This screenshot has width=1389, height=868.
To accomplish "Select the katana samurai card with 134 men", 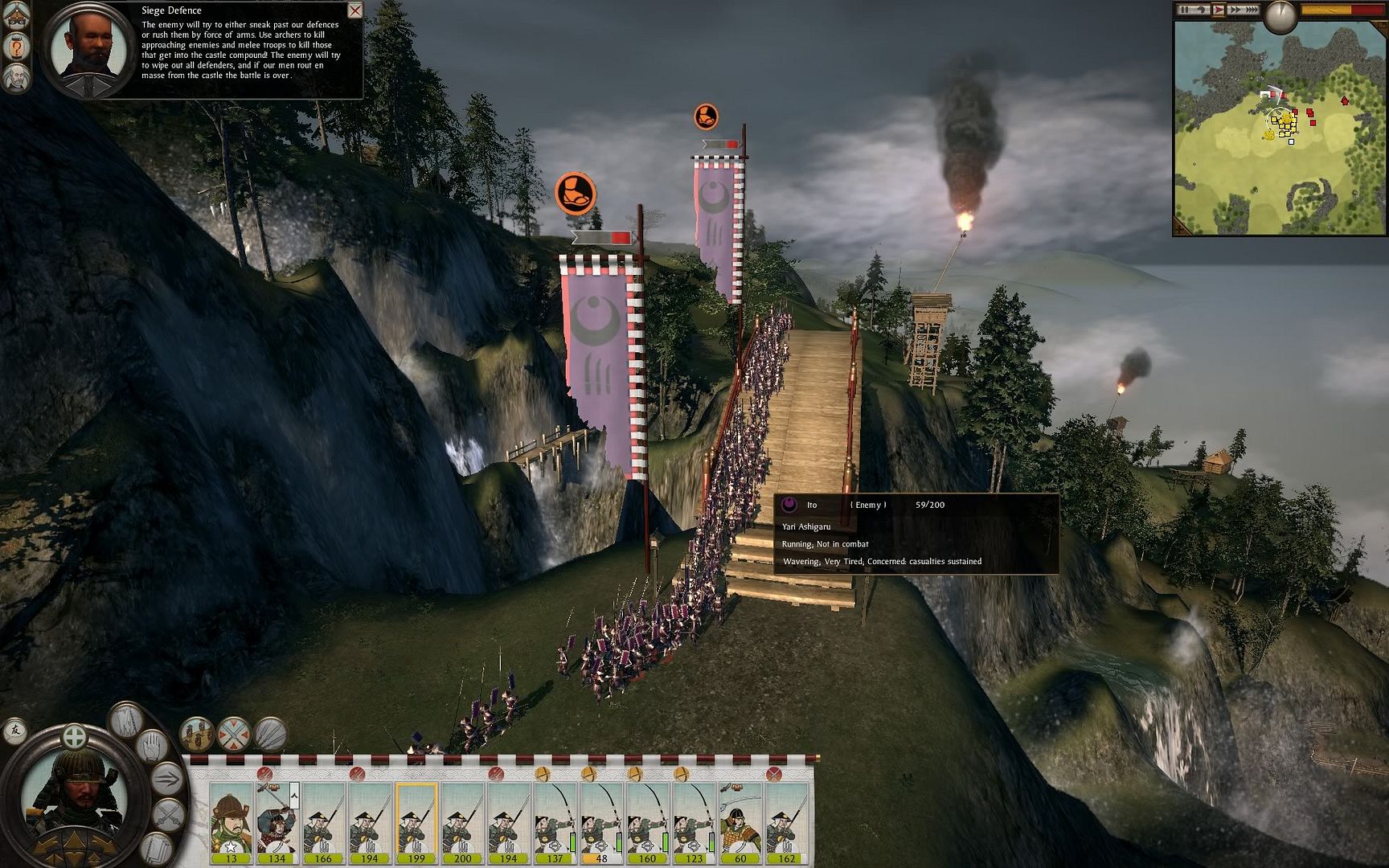I will (277, 821).
